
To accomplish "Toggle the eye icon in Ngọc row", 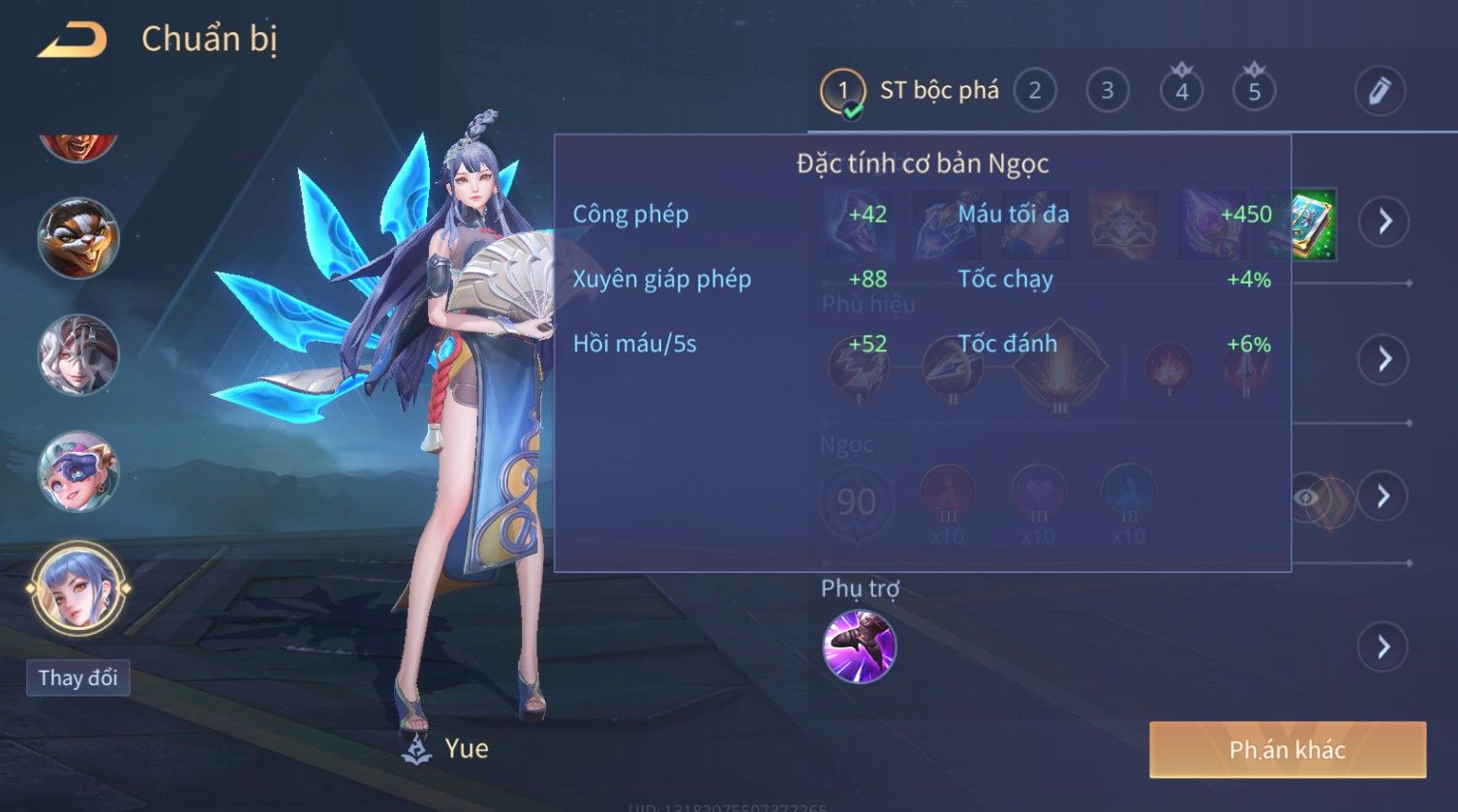I will click(x=1306, y=497).
